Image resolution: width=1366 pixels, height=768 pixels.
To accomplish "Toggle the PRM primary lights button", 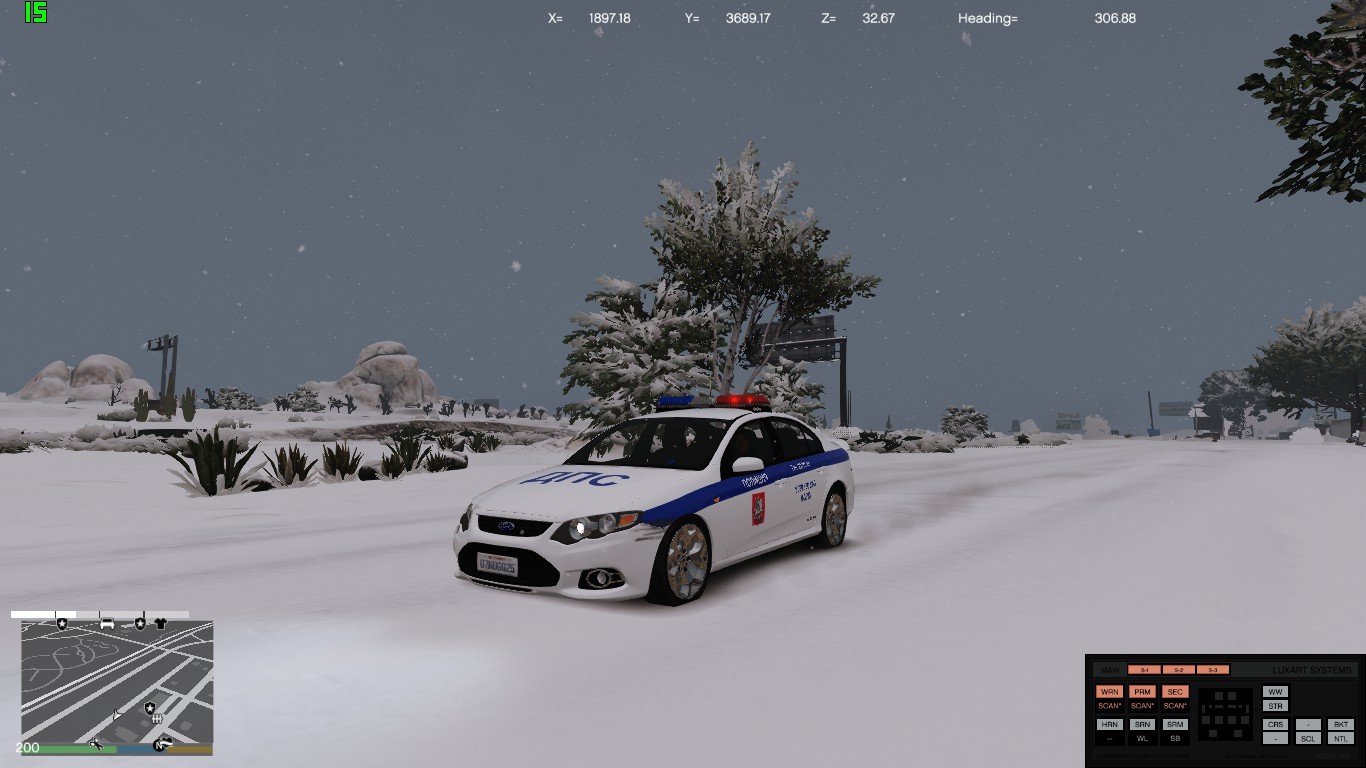I will coord(1142,692).
